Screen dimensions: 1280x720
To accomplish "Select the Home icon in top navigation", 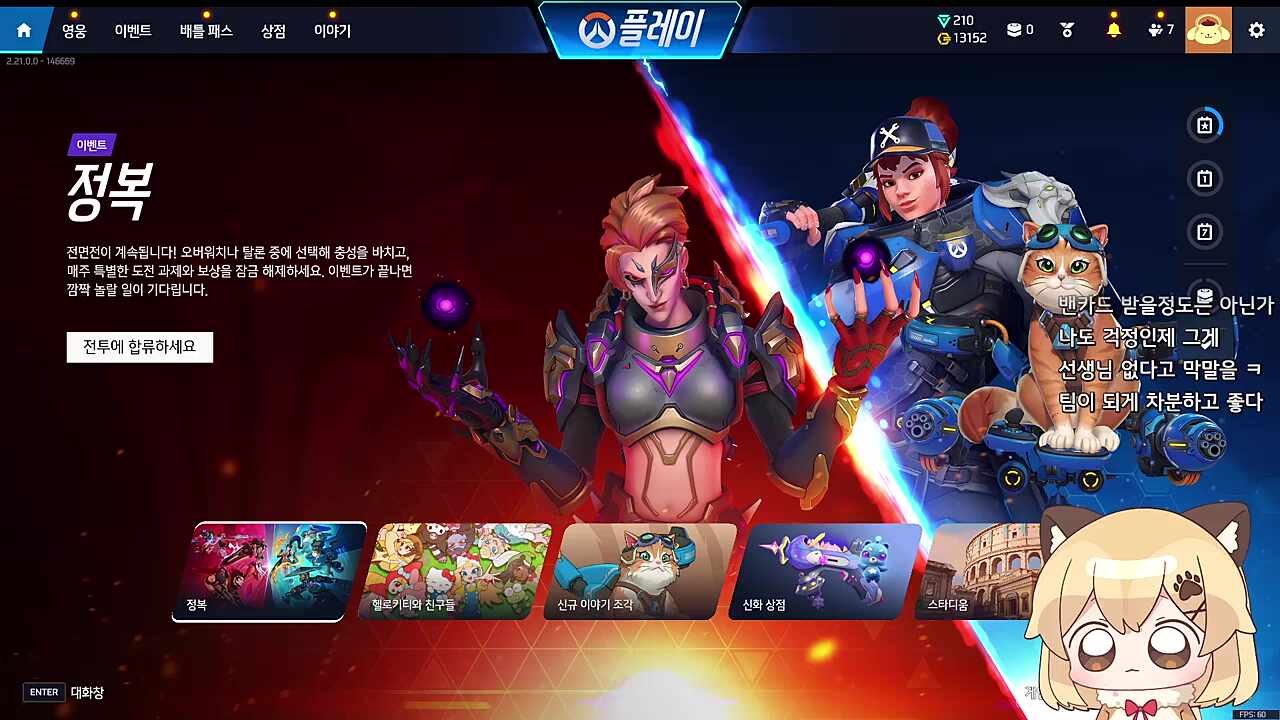I will (23, 29).
